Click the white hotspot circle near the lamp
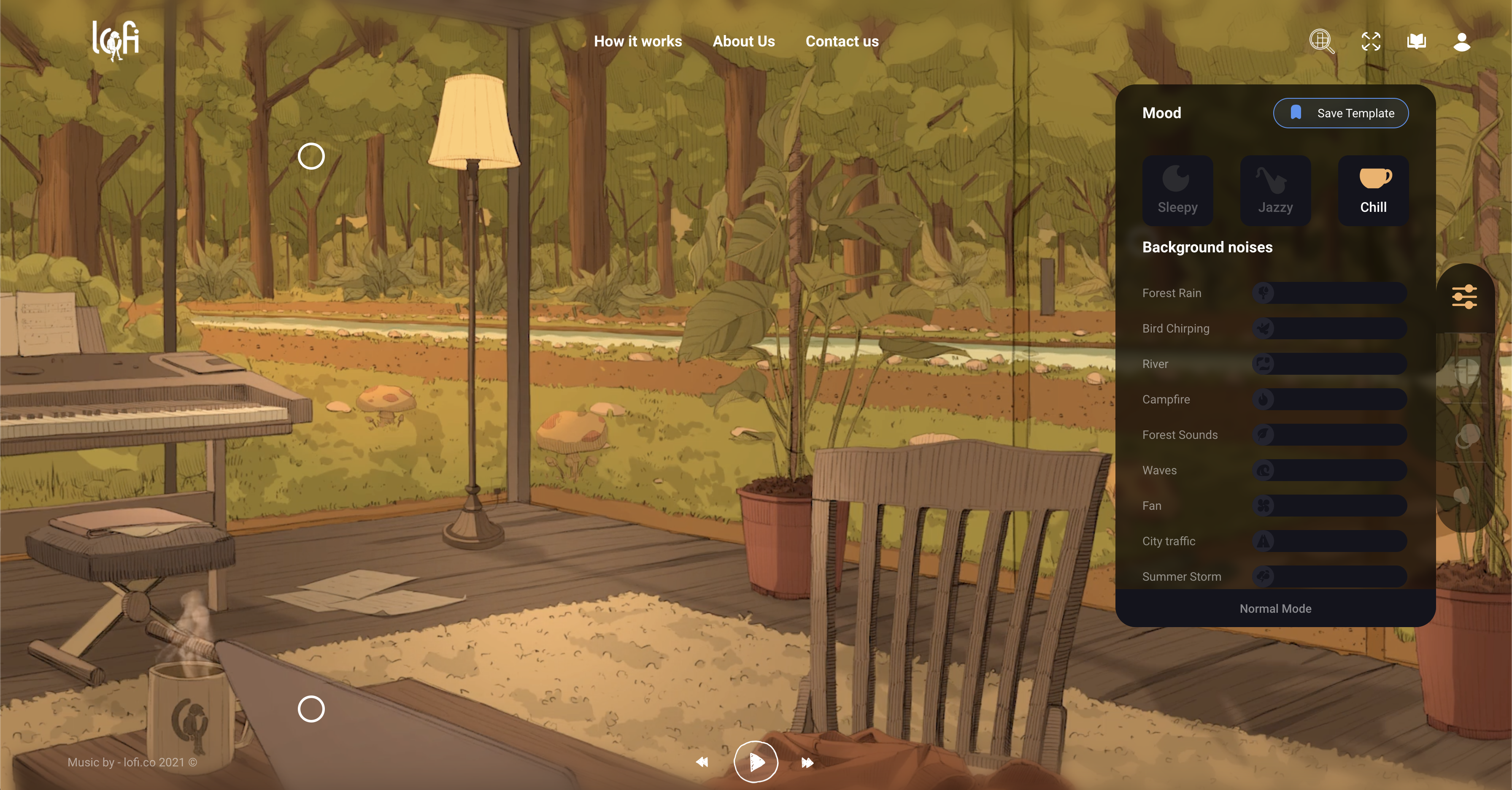The height and width of the screenshot is (790, 1512). tap(312, 156)
